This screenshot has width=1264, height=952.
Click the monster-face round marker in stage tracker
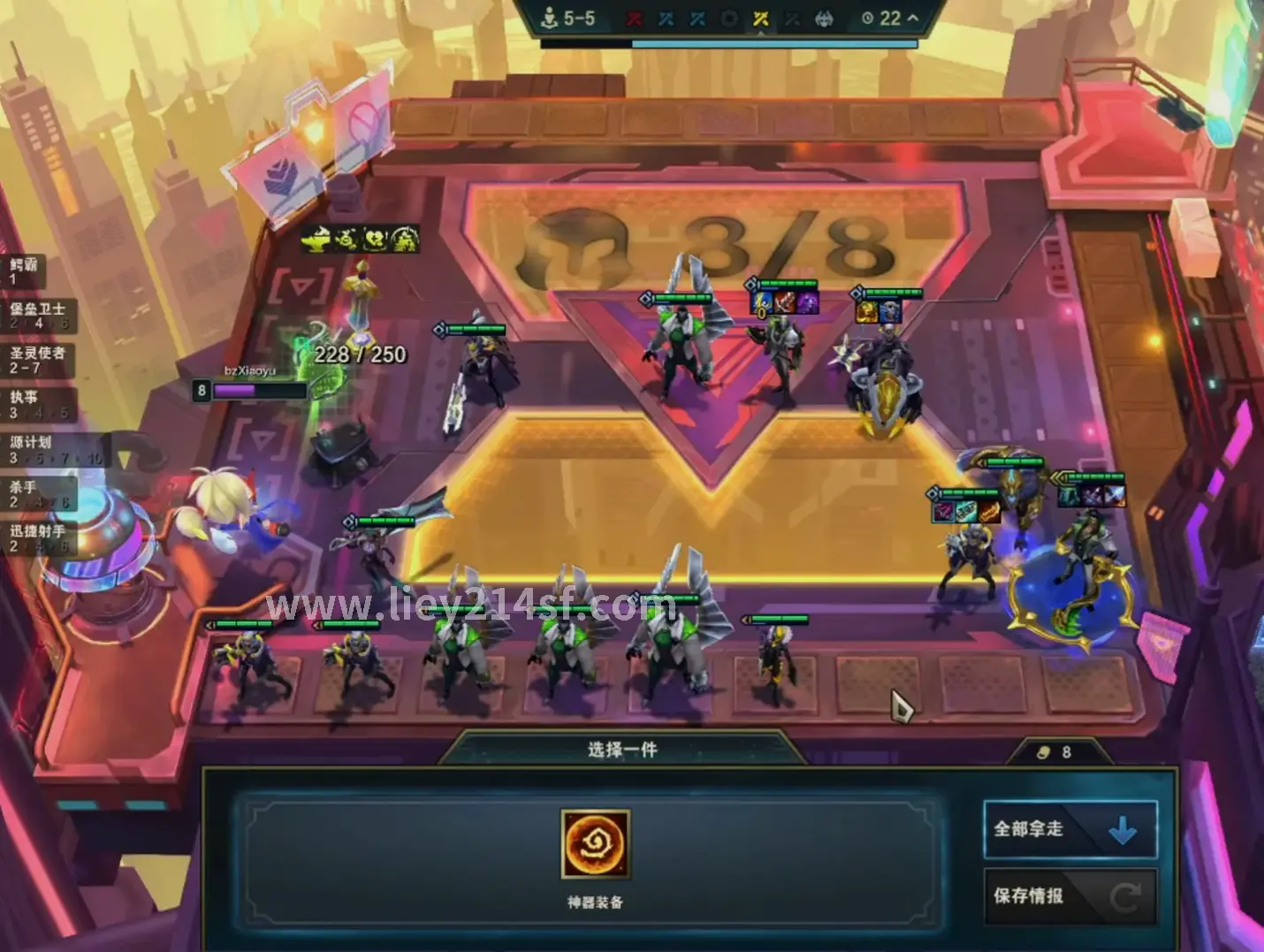pos(824,19)
